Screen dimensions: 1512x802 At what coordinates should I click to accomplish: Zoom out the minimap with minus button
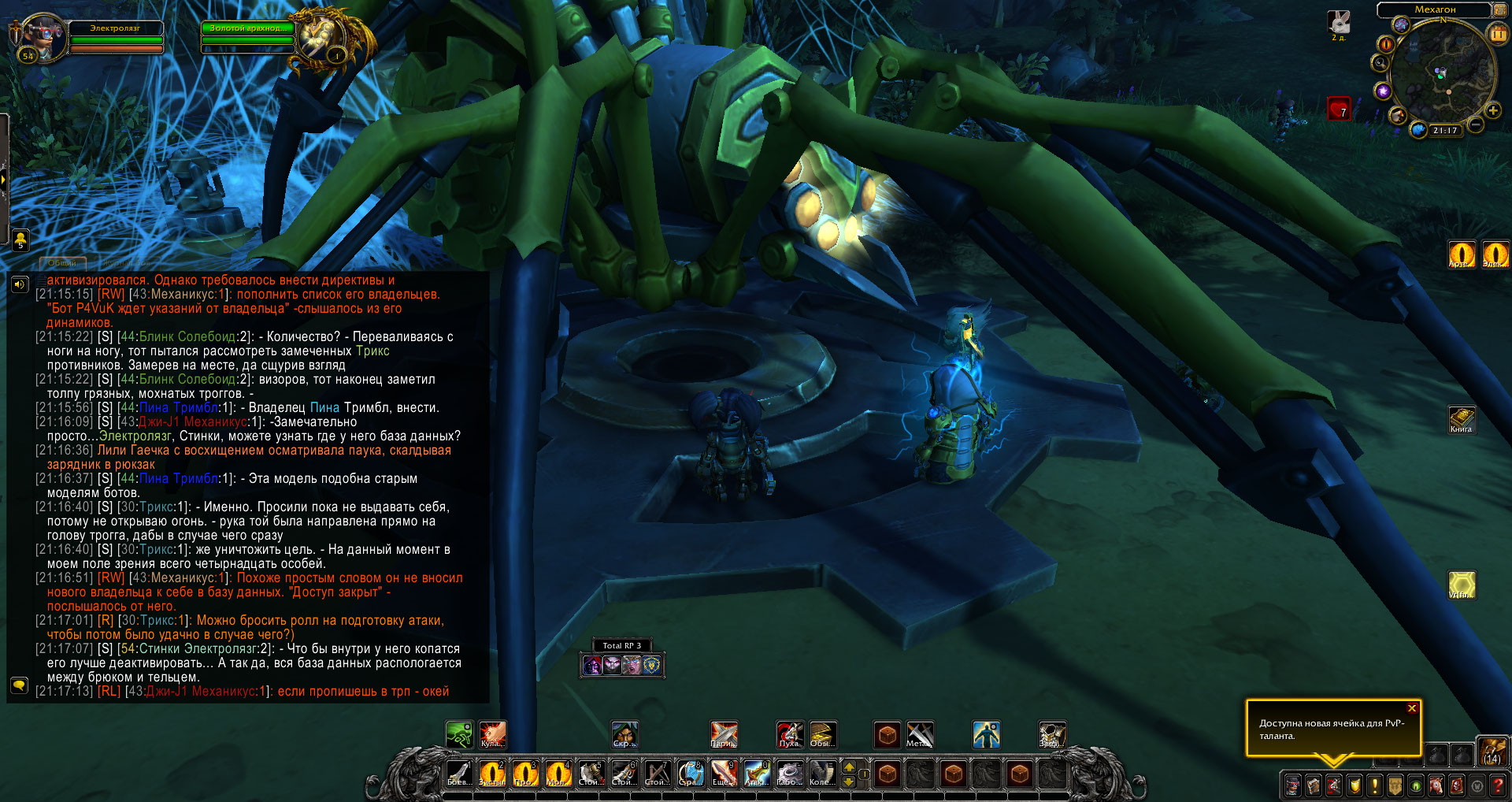1476,124
